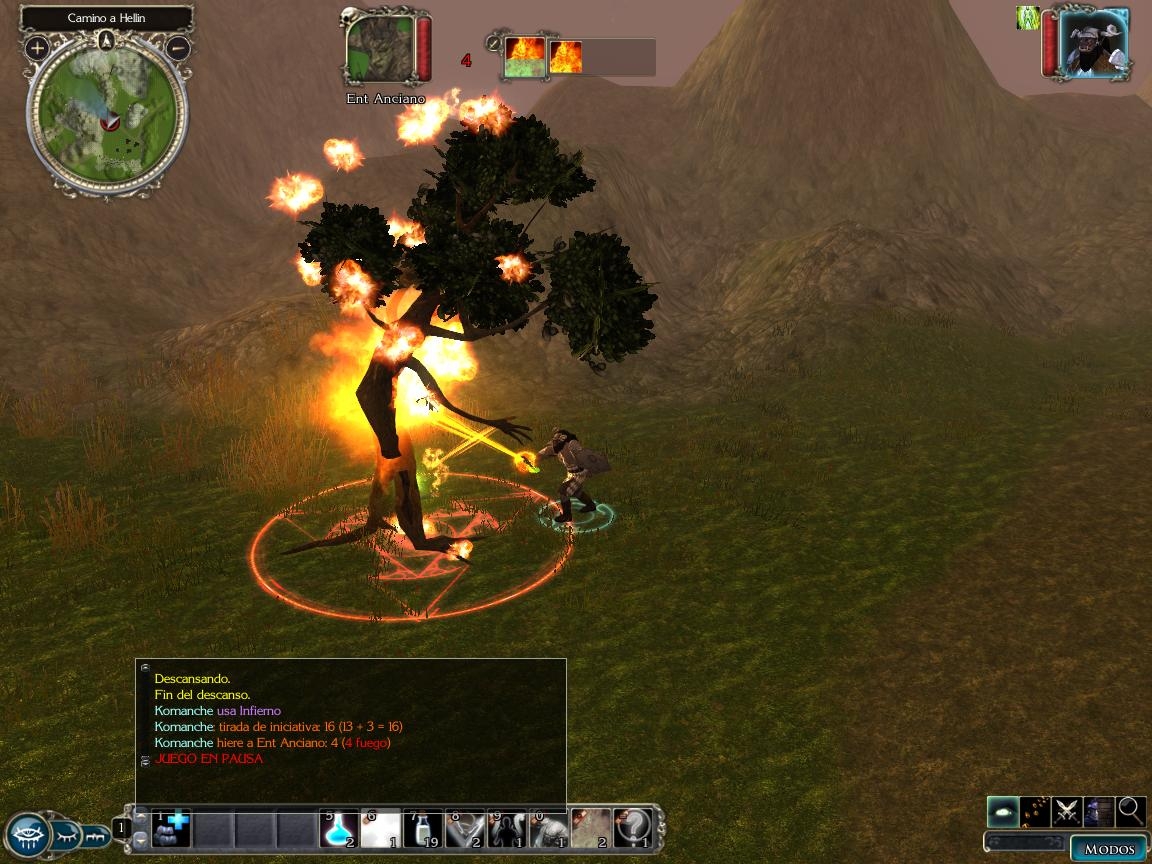Activate the footprints tracking mode icon
Screen dimensions: 1152x864
pos(1036,811)
